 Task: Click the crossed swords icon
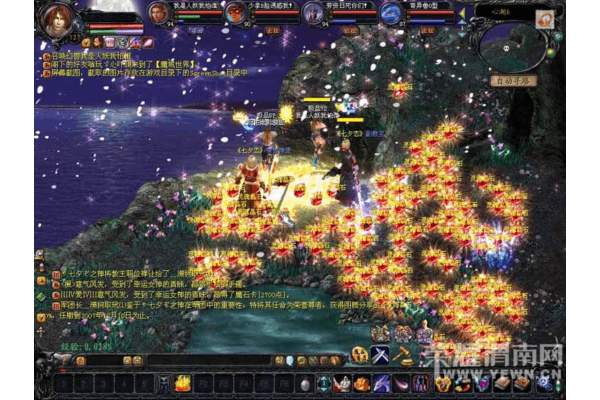381,354
